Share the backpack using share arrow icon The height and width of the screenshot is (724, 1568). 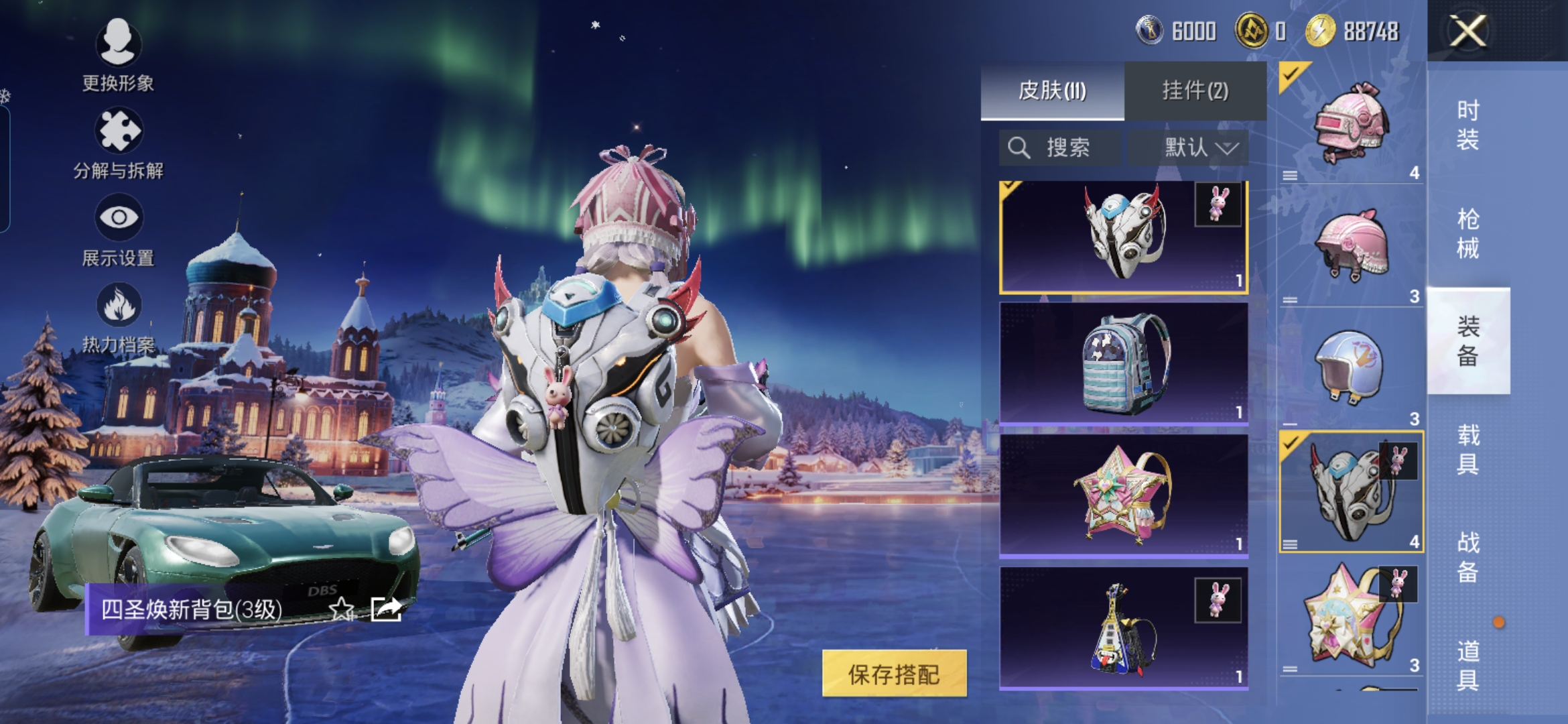pos(386,609)
